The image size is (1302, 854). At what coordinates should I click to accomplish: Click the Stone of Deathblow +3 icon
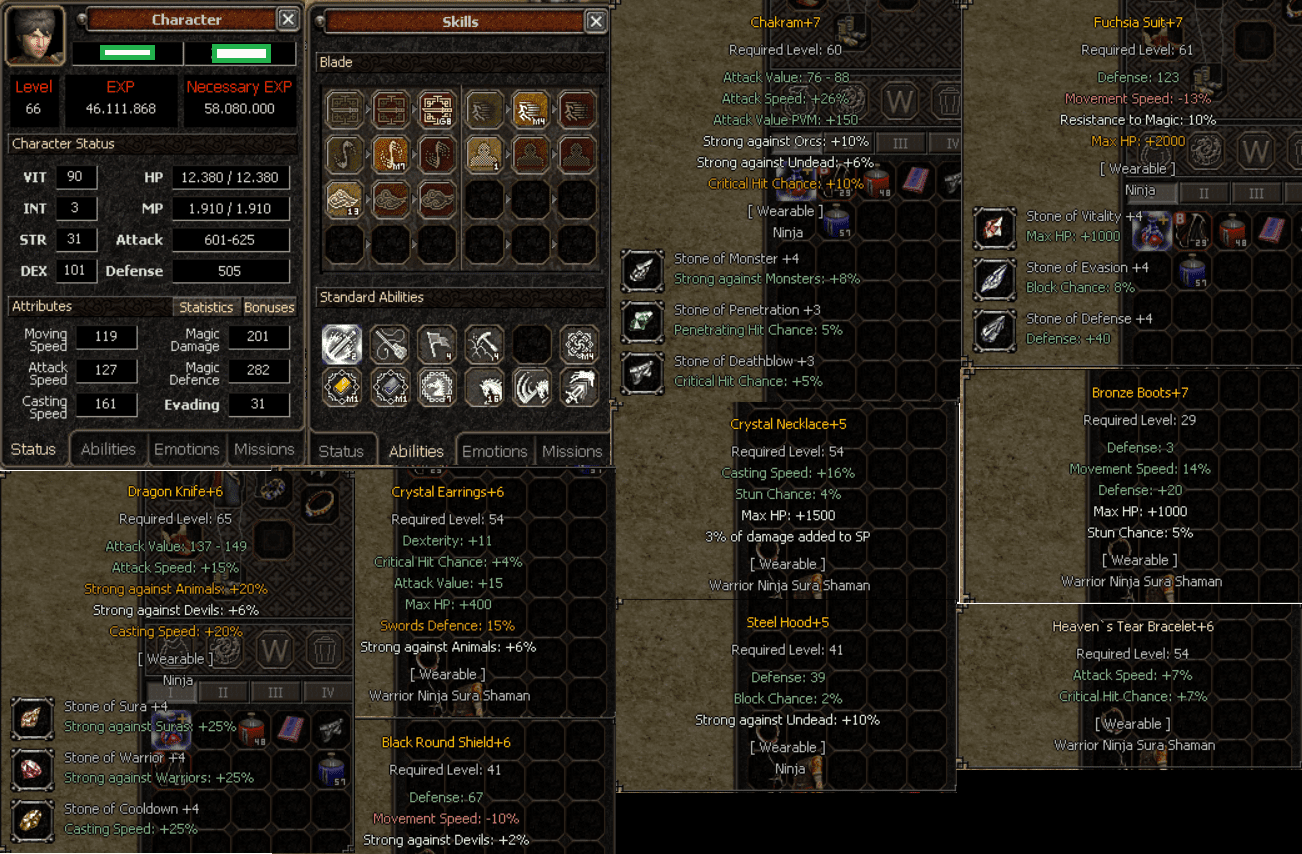[x=641, y=372]
